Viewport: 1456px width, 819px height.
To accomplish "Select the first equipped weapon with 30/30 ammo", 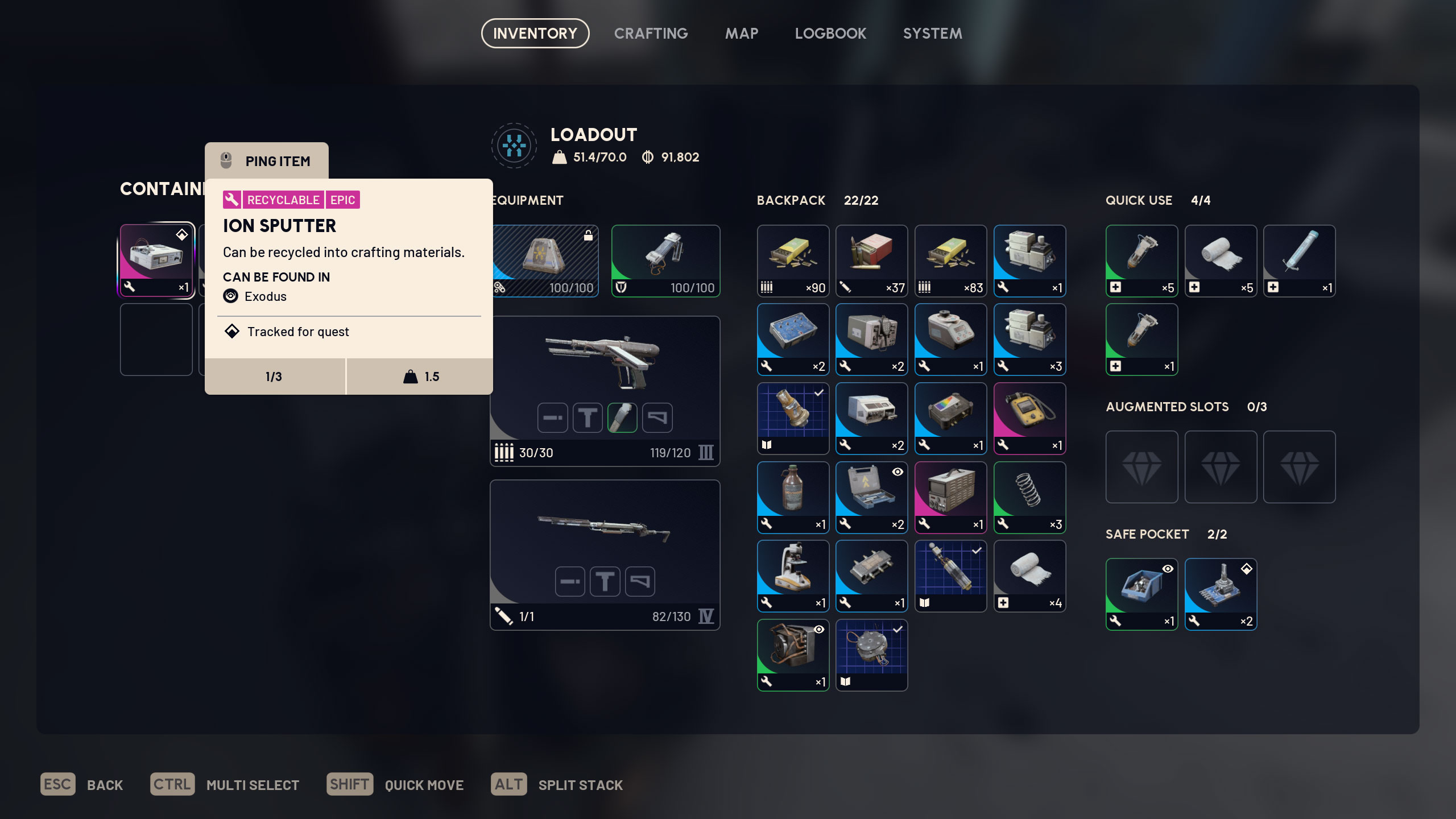I will pyautogui.click(x=605, y=391).
